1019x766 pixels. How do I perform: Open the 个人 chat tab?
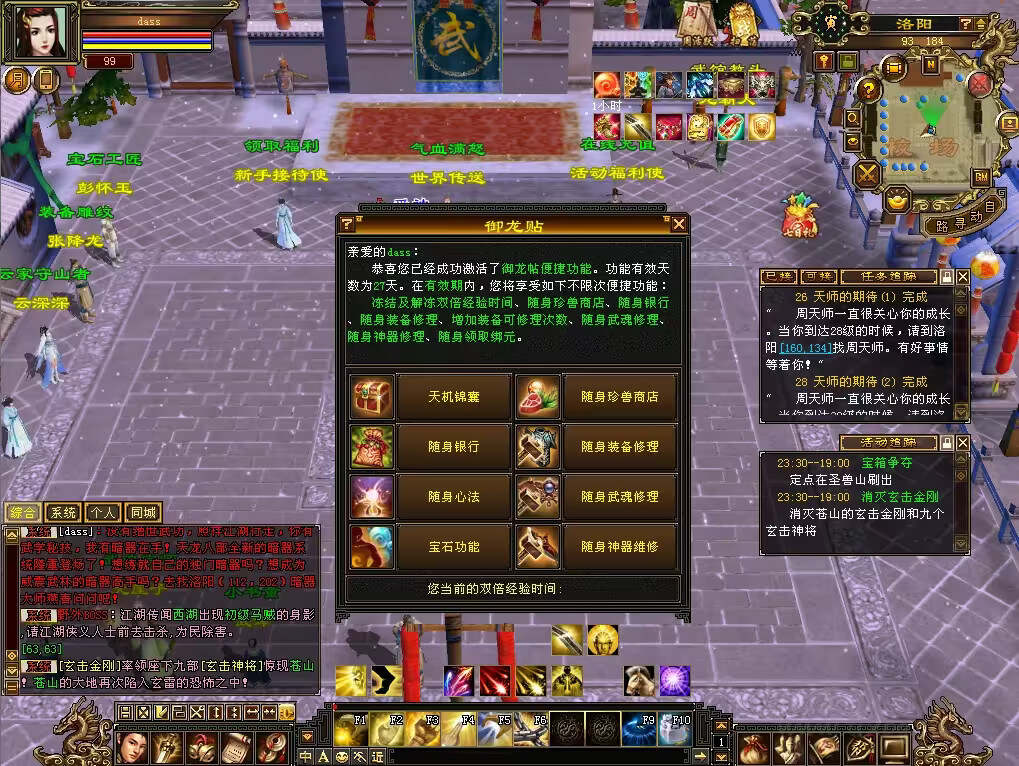point(104,513)
